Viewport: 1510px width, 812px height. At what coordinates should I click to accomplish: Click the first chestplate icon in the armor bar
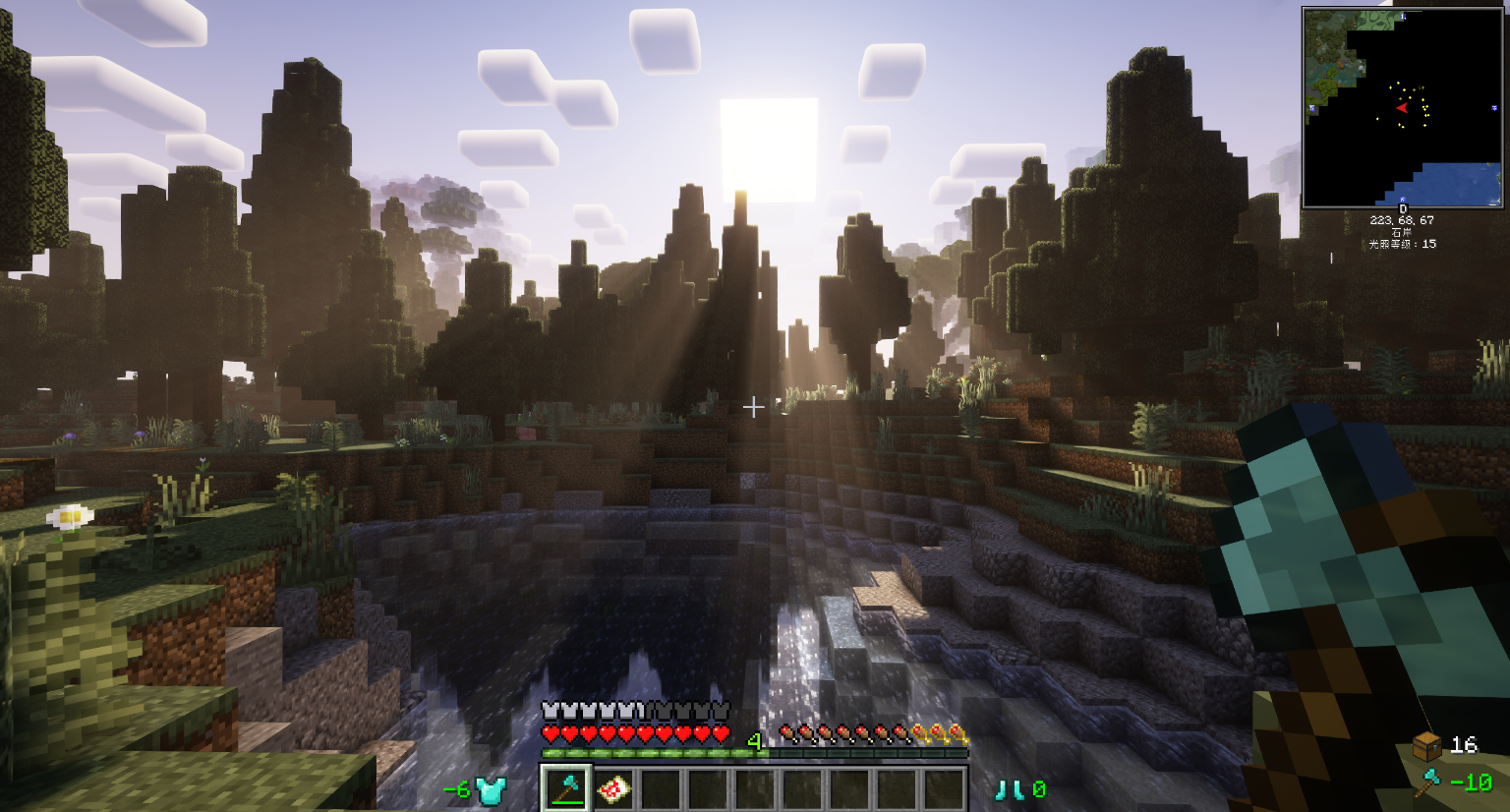pyautogui.click(x=551, y=709)
